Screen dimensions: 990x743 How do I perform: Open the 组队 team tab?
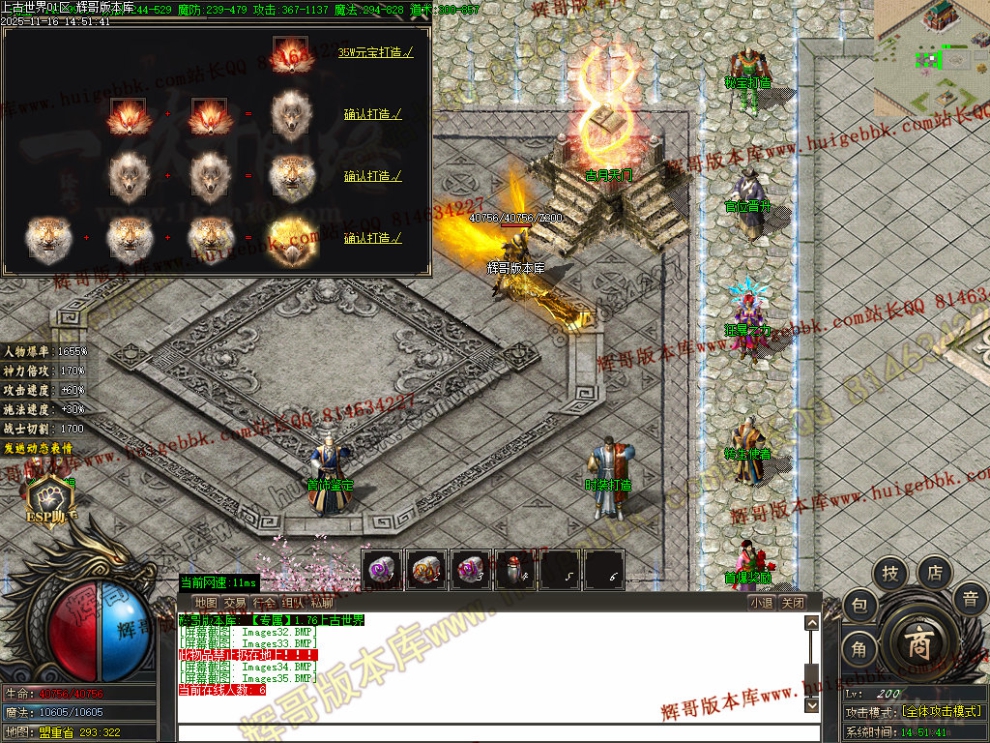click(293, 603)
